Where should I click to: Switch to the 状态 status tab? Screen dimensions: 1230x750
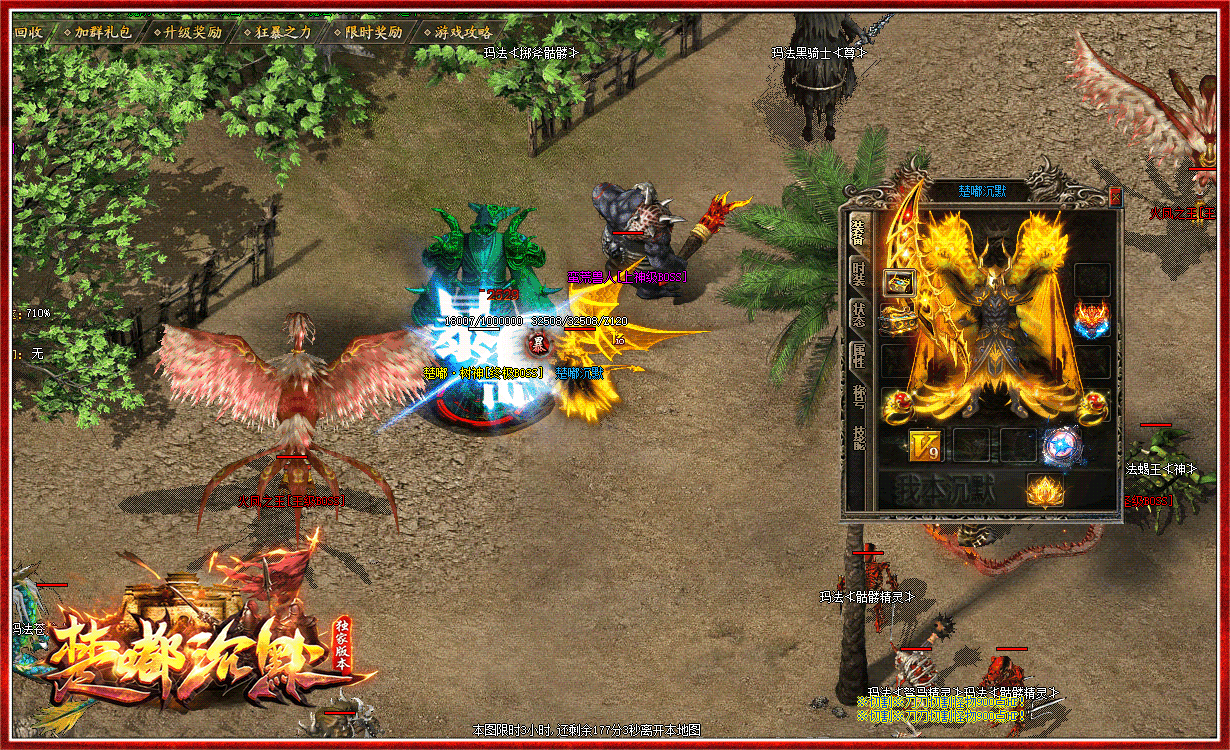(x=858, y=313)
